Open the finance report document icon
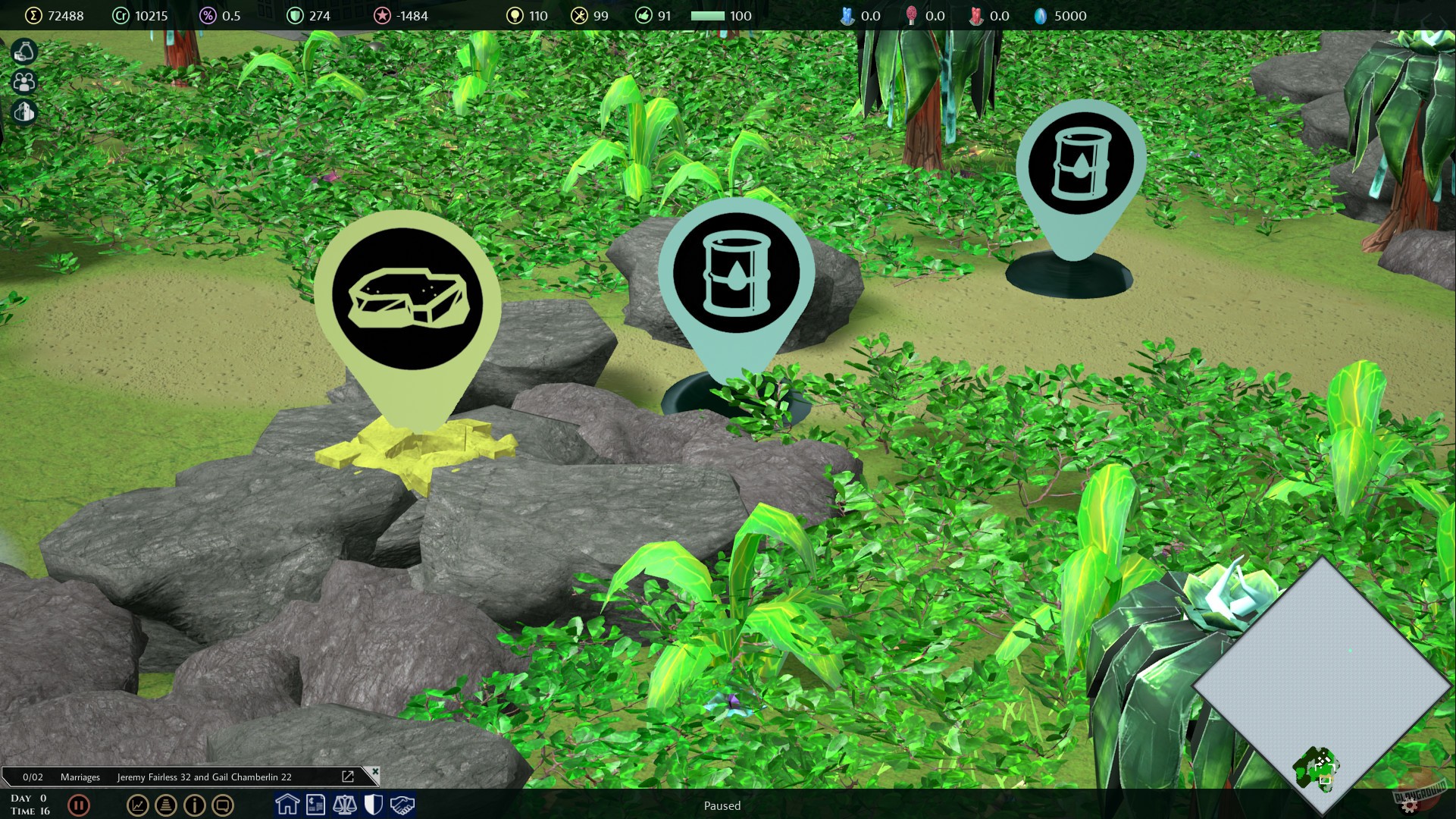The height and width of the screenshot is (819, 1456). pyautogui.click(x=315, y=806)
